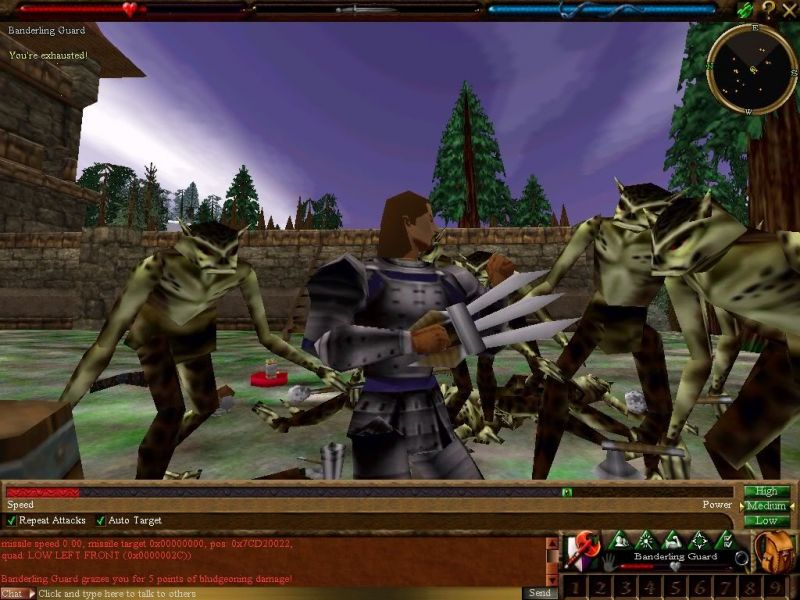This screenshot has width=800, height=600.
Task: Choose the Medium attack height
Action: point(766,506)
